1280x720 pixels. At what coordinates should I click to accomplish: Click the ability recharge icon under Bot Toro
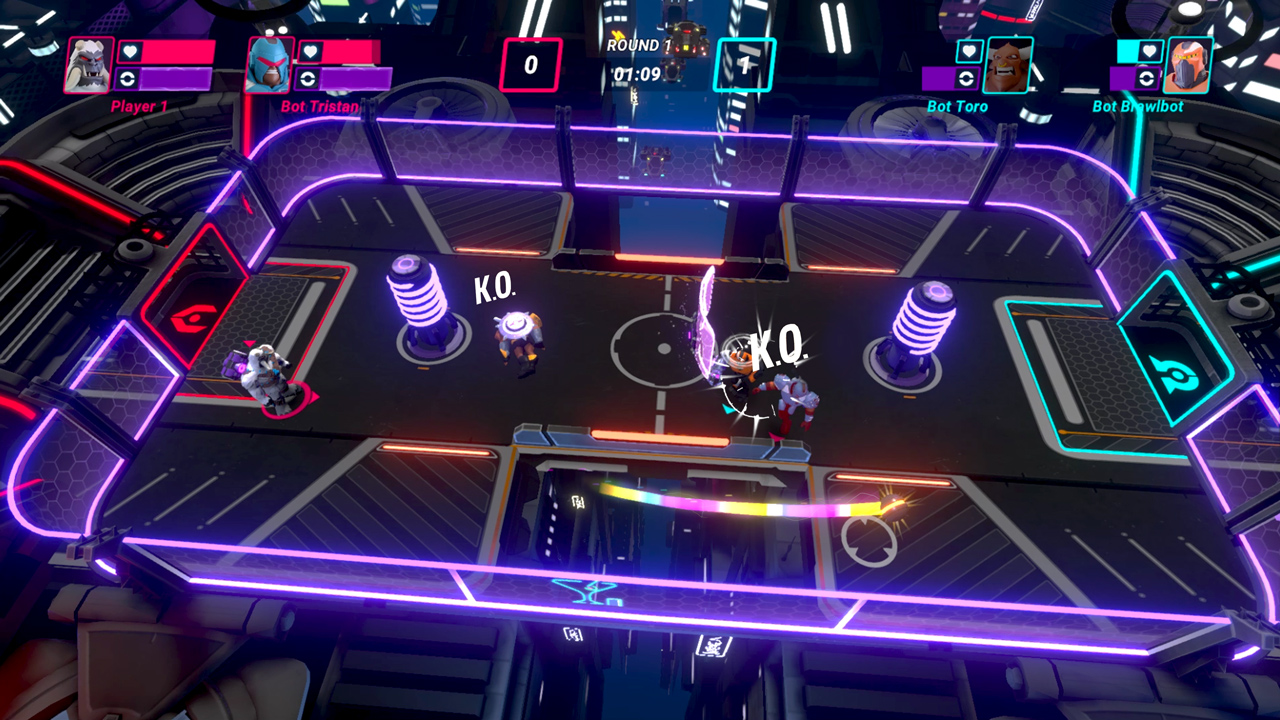(x=966, y=79)
